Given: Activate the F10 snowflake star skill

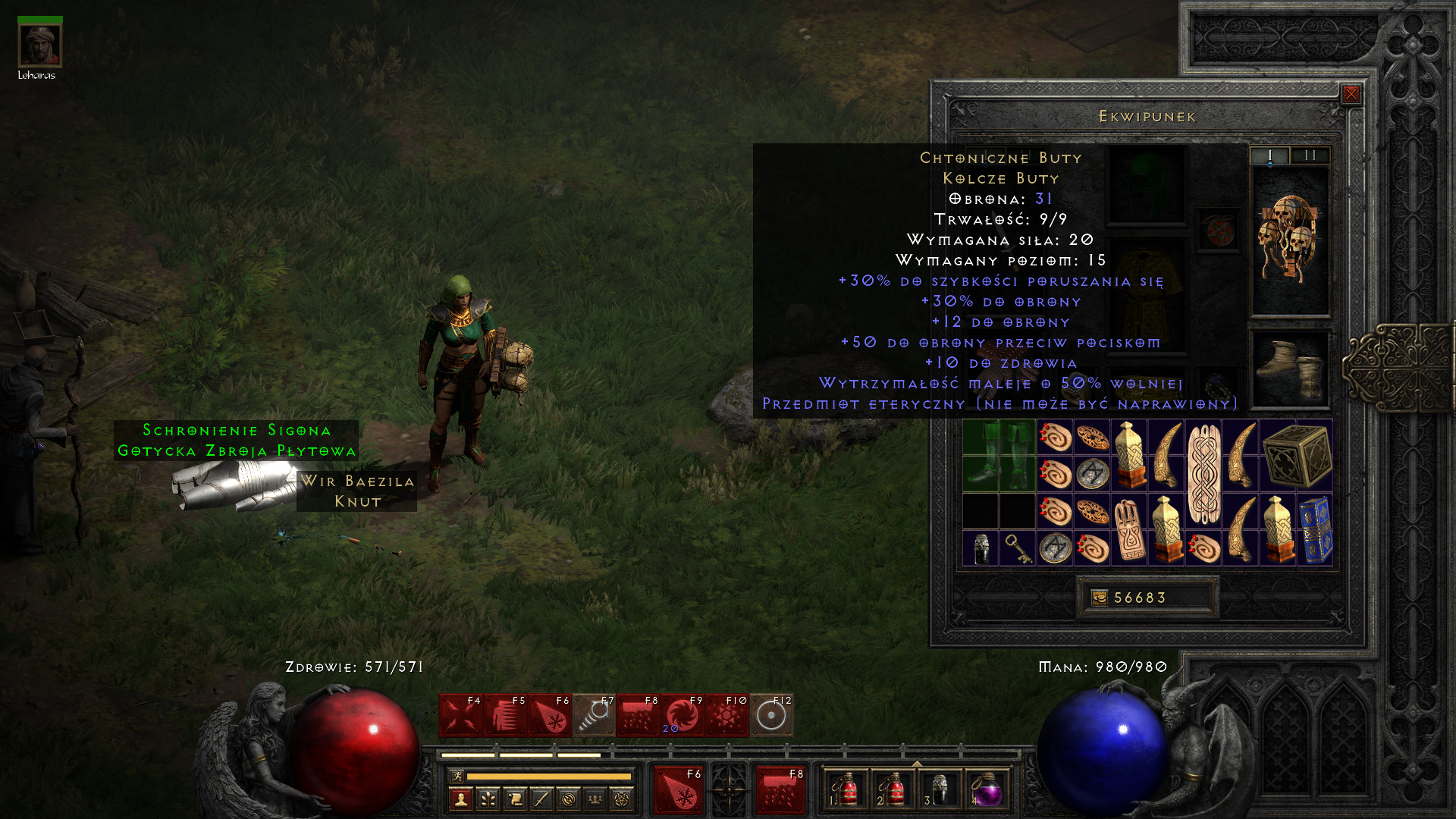Looking at the screenshot, I should pos(727,715).
